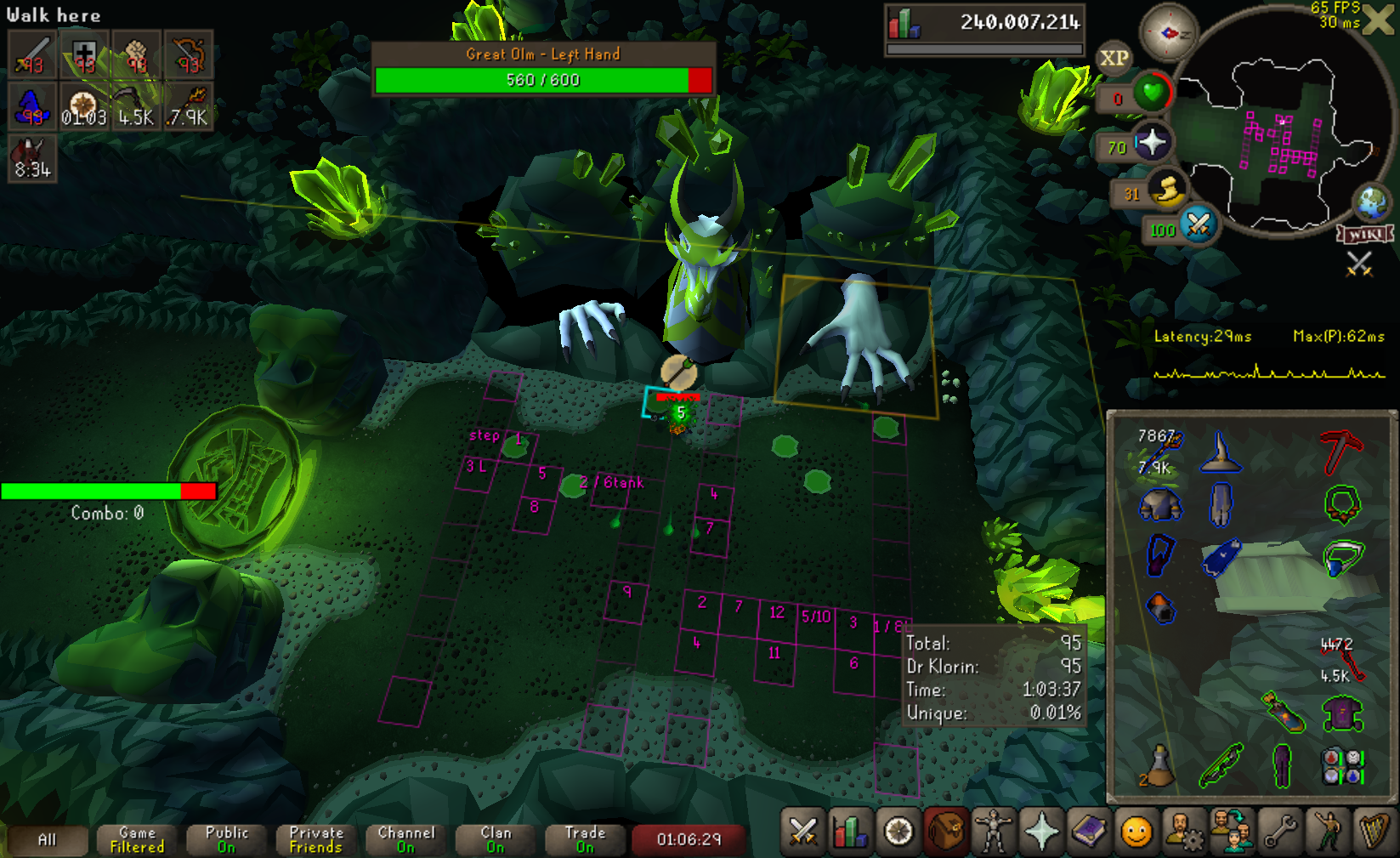This screenshot has height=858, width=1400.
Task: Switch to the Combat Options tab
Action: (x=802, y=832)
